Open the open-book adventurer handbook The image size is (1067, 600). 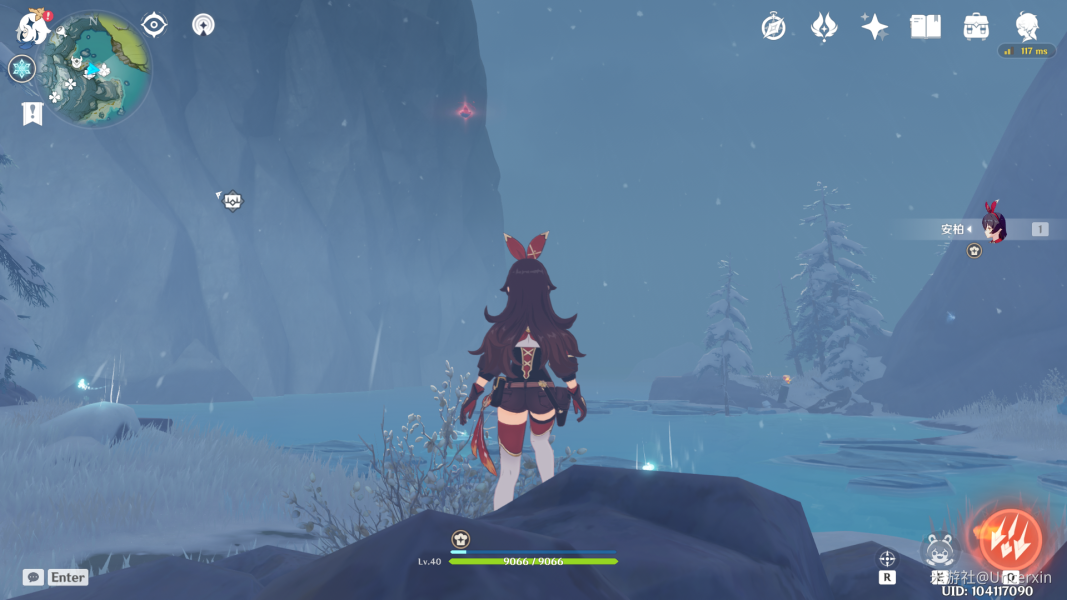925,27
